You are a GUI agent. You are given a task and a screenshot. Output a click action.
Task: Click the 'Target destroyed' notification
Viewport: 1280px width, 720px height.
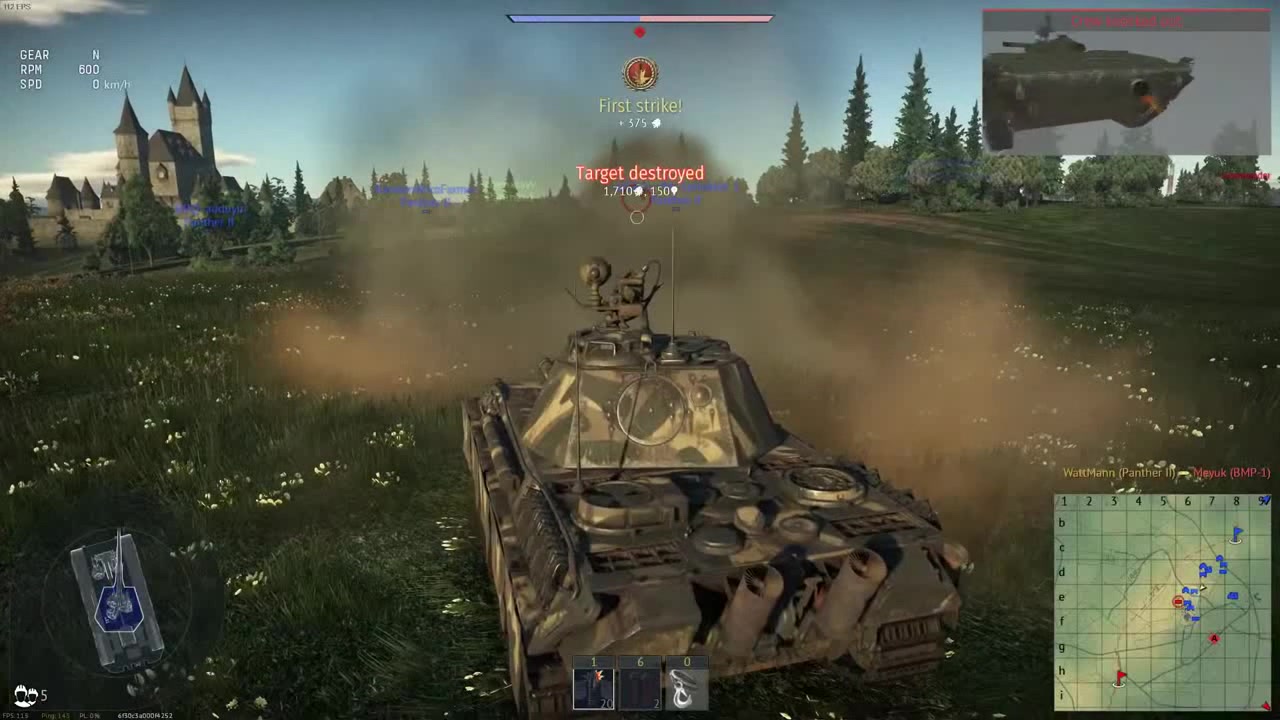(639, 173)
